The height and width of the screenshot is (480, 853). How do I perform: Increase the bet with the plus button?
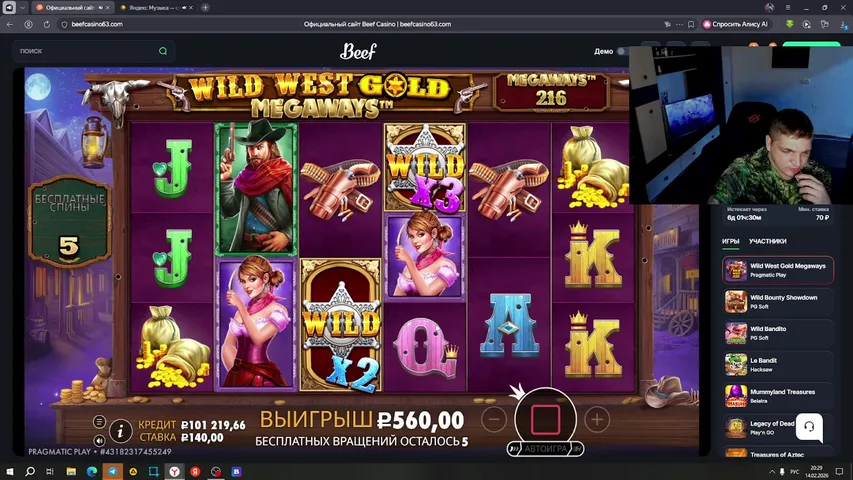click(596, 419)
